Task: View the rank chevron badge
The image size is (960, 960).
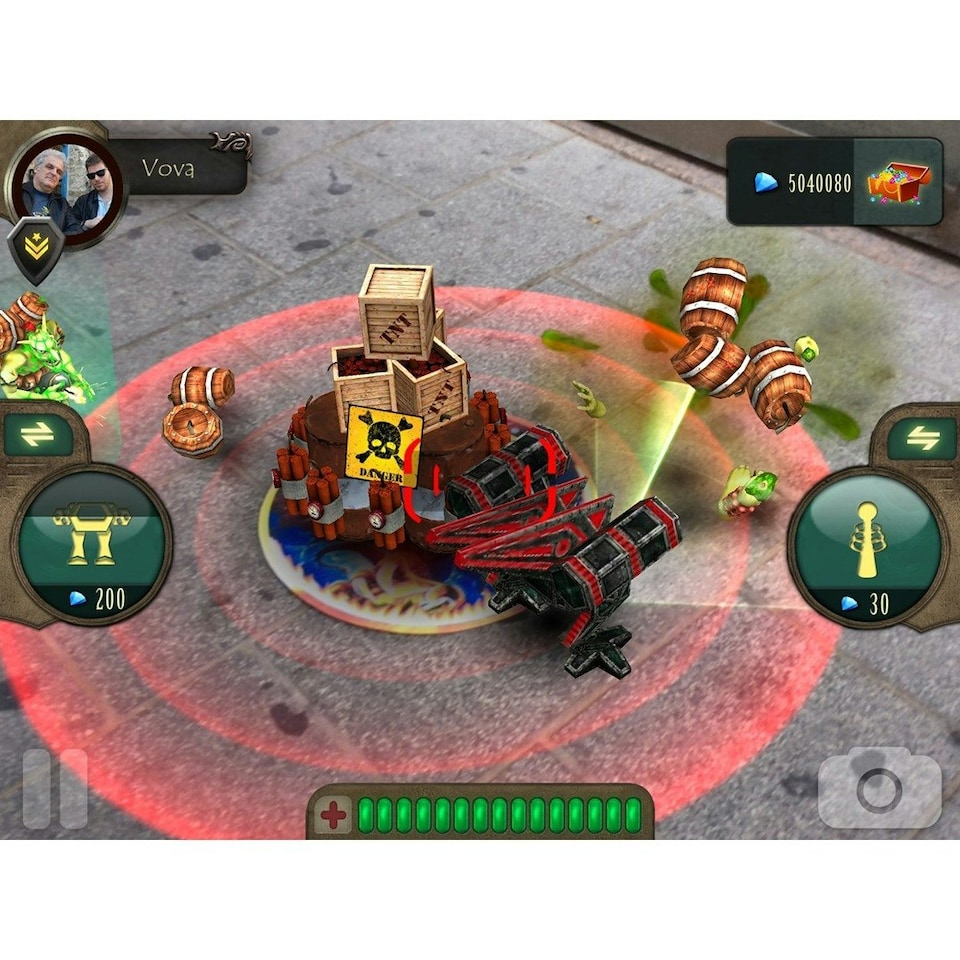Action: coord(36,247)
